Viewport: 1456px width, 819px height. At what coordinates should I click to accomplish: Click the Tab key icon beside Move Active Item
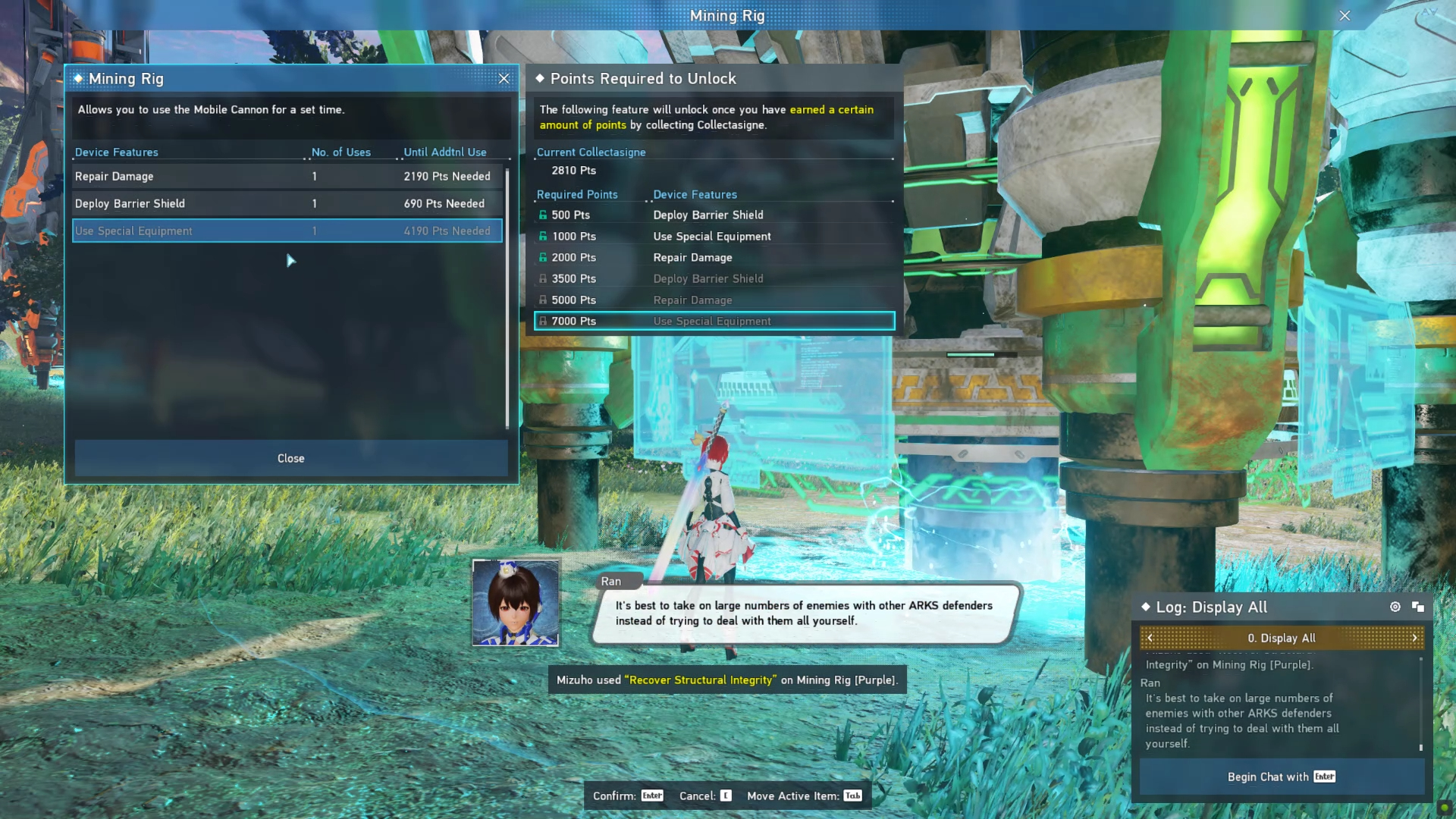pos(854,795)
